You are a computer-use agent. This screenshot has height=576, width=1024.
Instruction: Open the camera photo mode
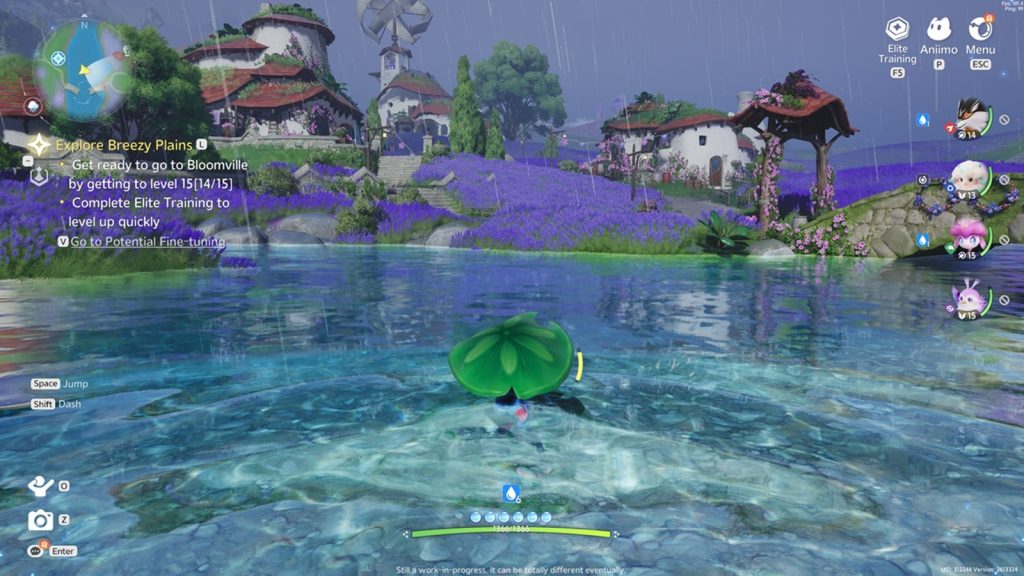pos(40,519)
